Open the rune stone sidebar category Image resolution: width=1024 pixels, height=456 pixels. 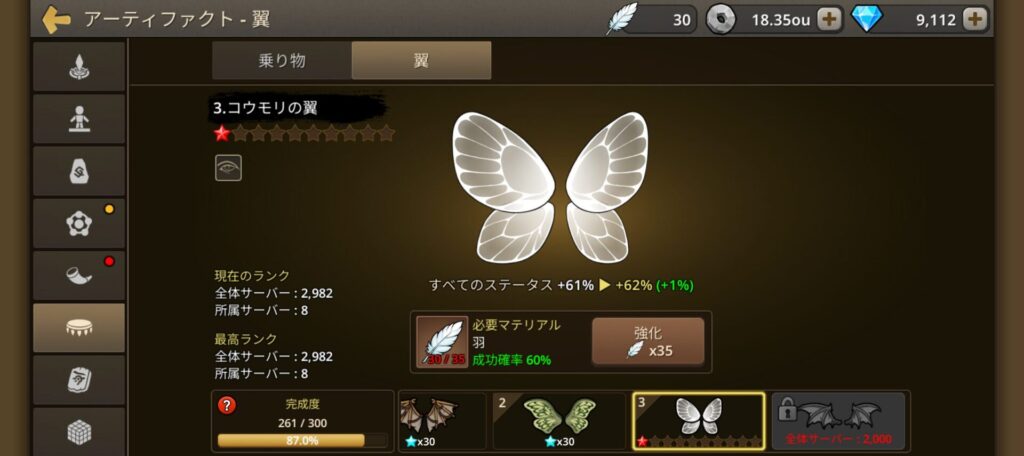pyautogui.click(x=79, y=171)
